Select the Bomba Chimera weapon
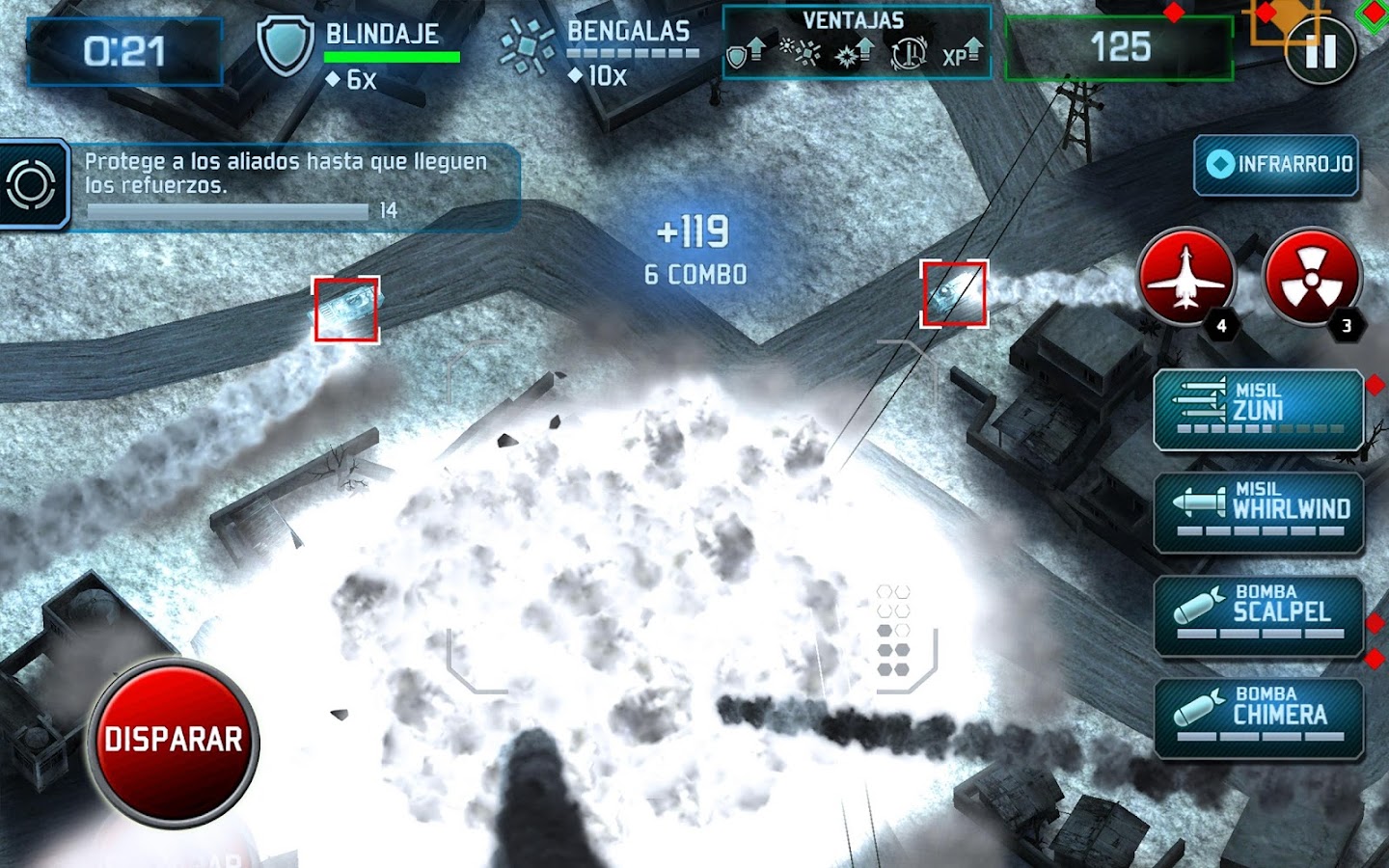The height and width of the screenshot is (868, 1389). click(x=1259, y=718)
